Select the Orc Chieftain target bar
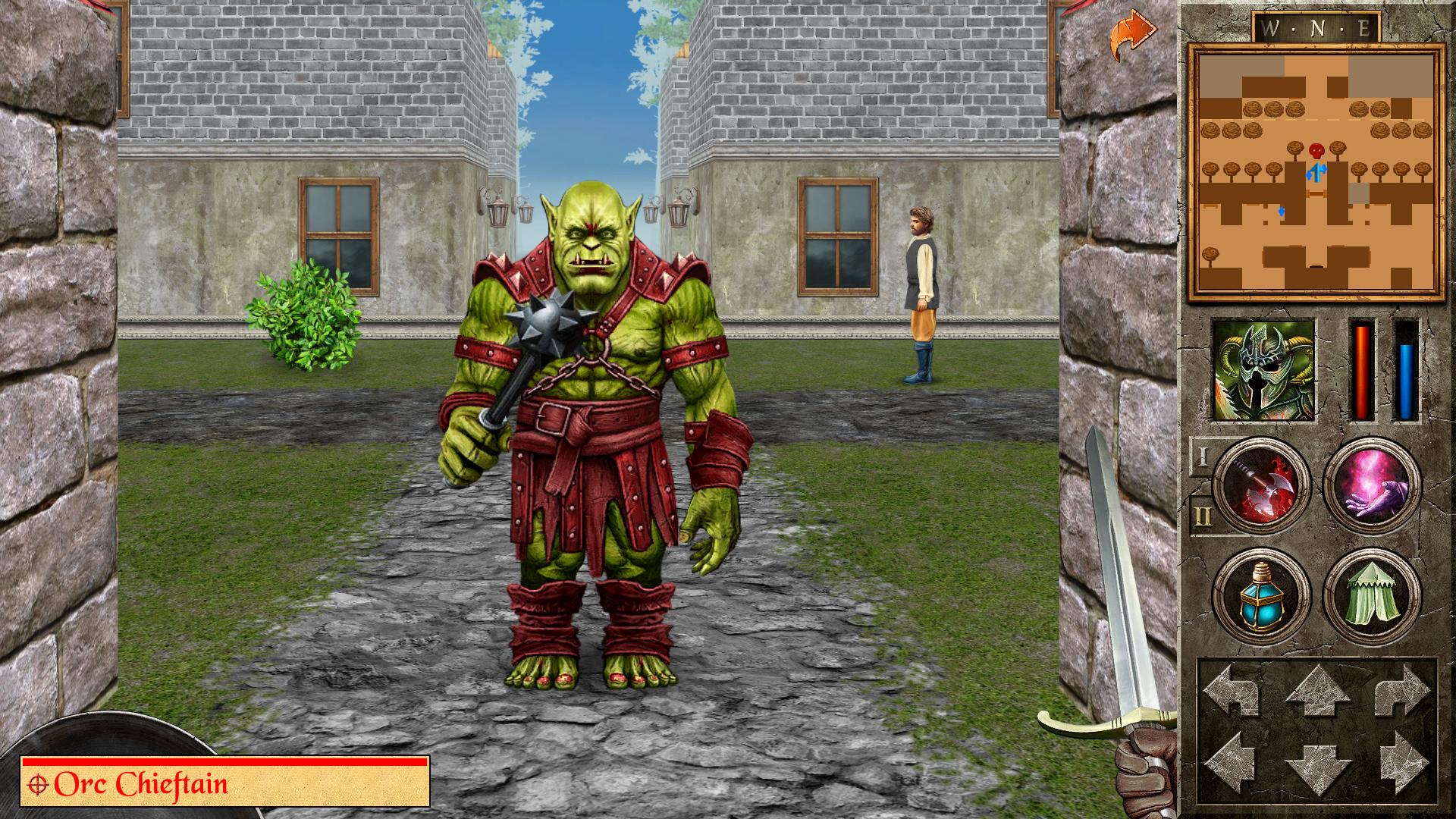 coord(225,783)
